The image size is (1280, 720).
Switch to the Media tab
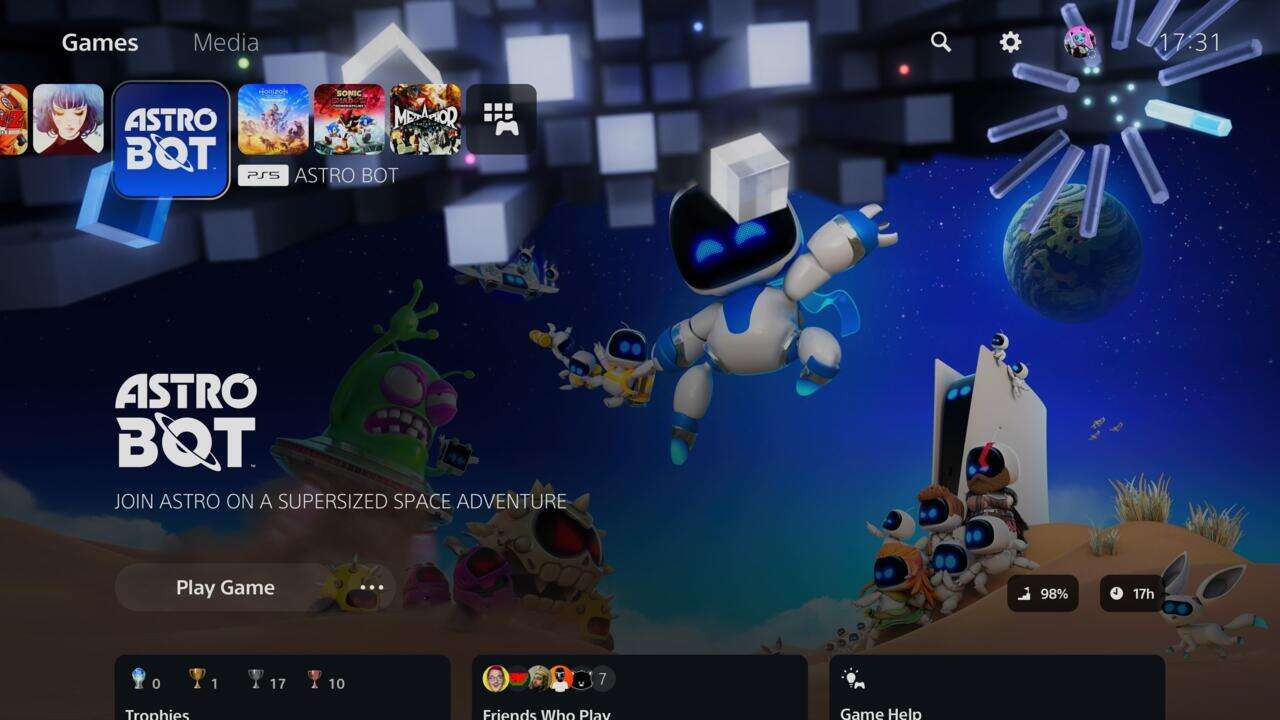coord(227,42)
